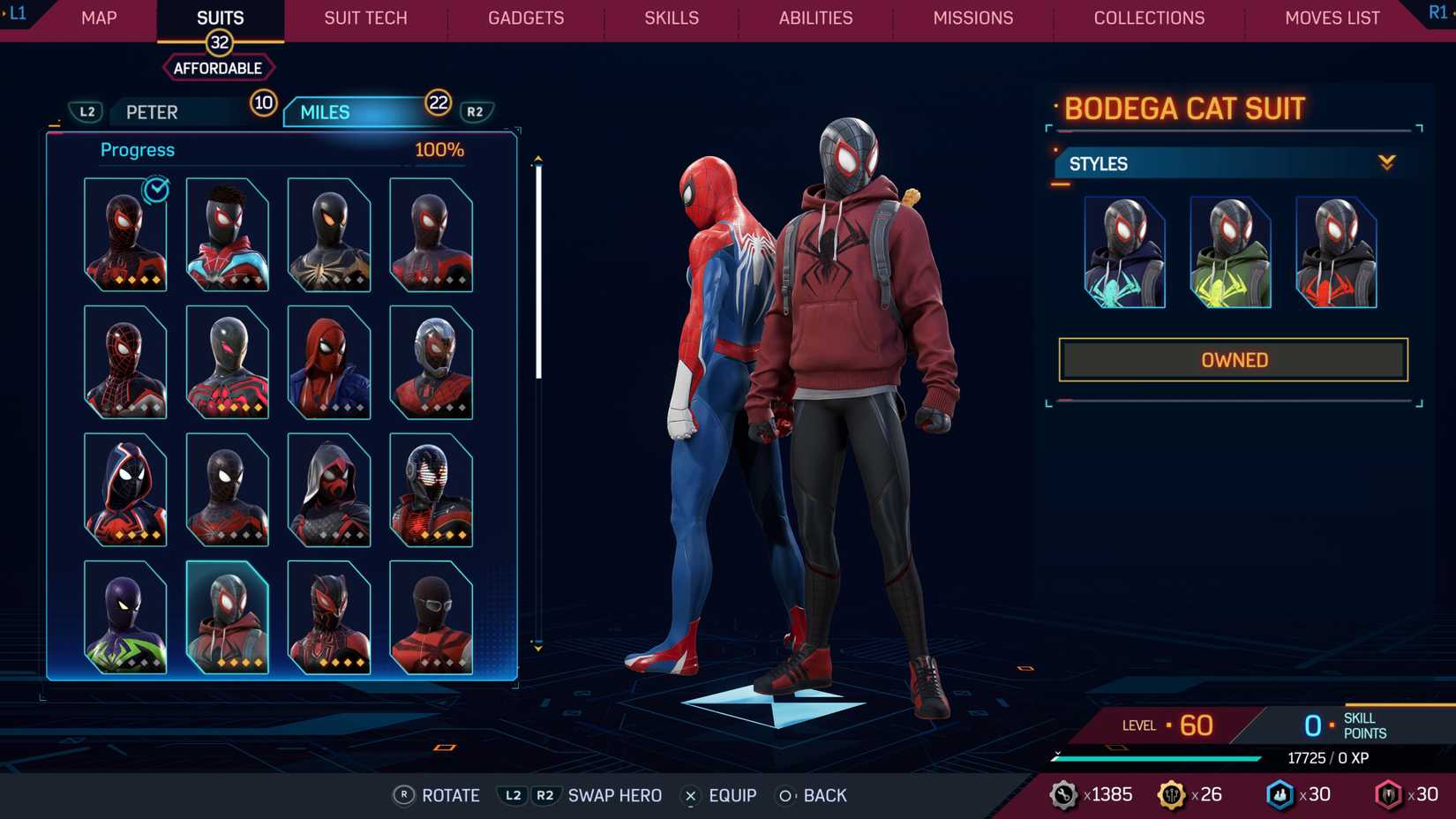Select the L2 shoulder button icon beside Peter
Viewport: 1456px width, 819px height.
point(87,112)
